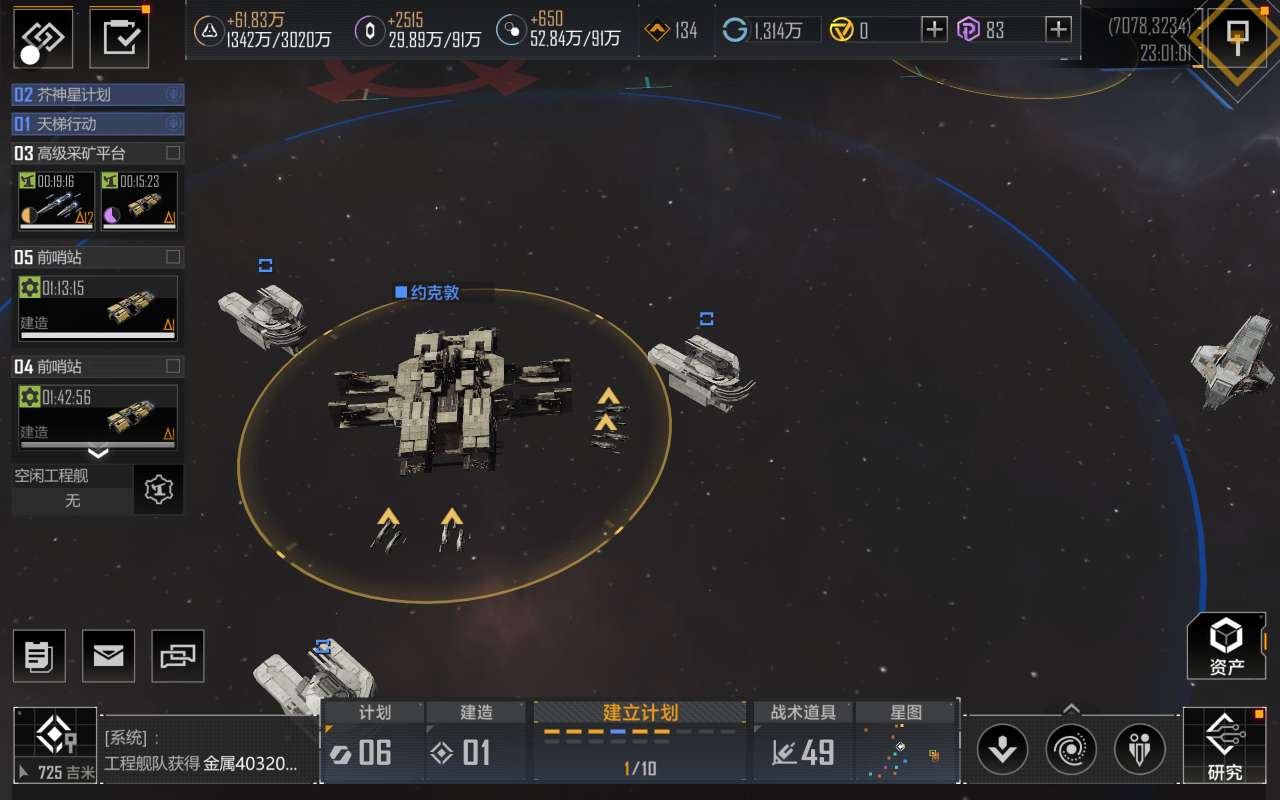This screenshot has height=800, width=1280.
Task: Click 建立计划 to create a plan
Action: (x=640, y=742)
